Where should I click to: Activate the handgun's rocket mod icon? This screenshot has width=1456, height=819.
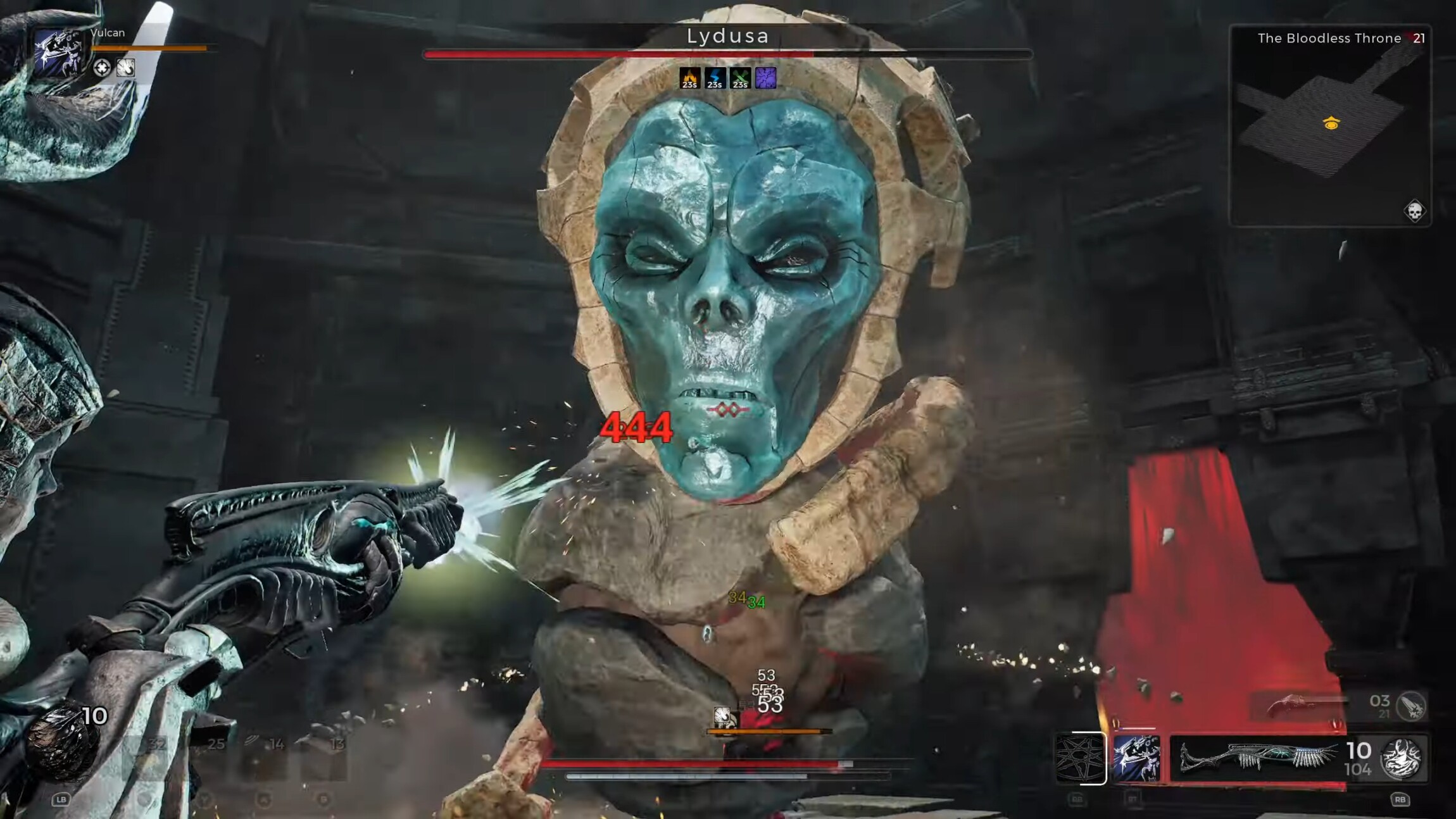coord(1411,706)
